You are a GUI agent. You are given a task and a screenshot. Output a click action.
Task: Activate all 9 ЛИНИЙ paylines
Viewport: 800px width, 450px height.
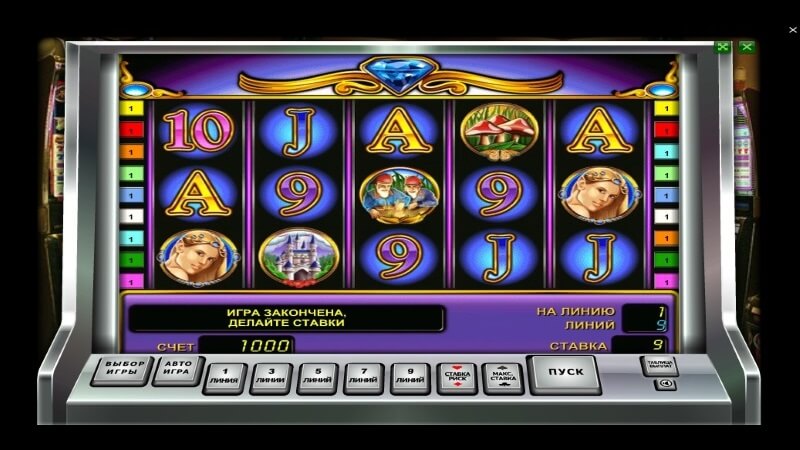point(410,377)
